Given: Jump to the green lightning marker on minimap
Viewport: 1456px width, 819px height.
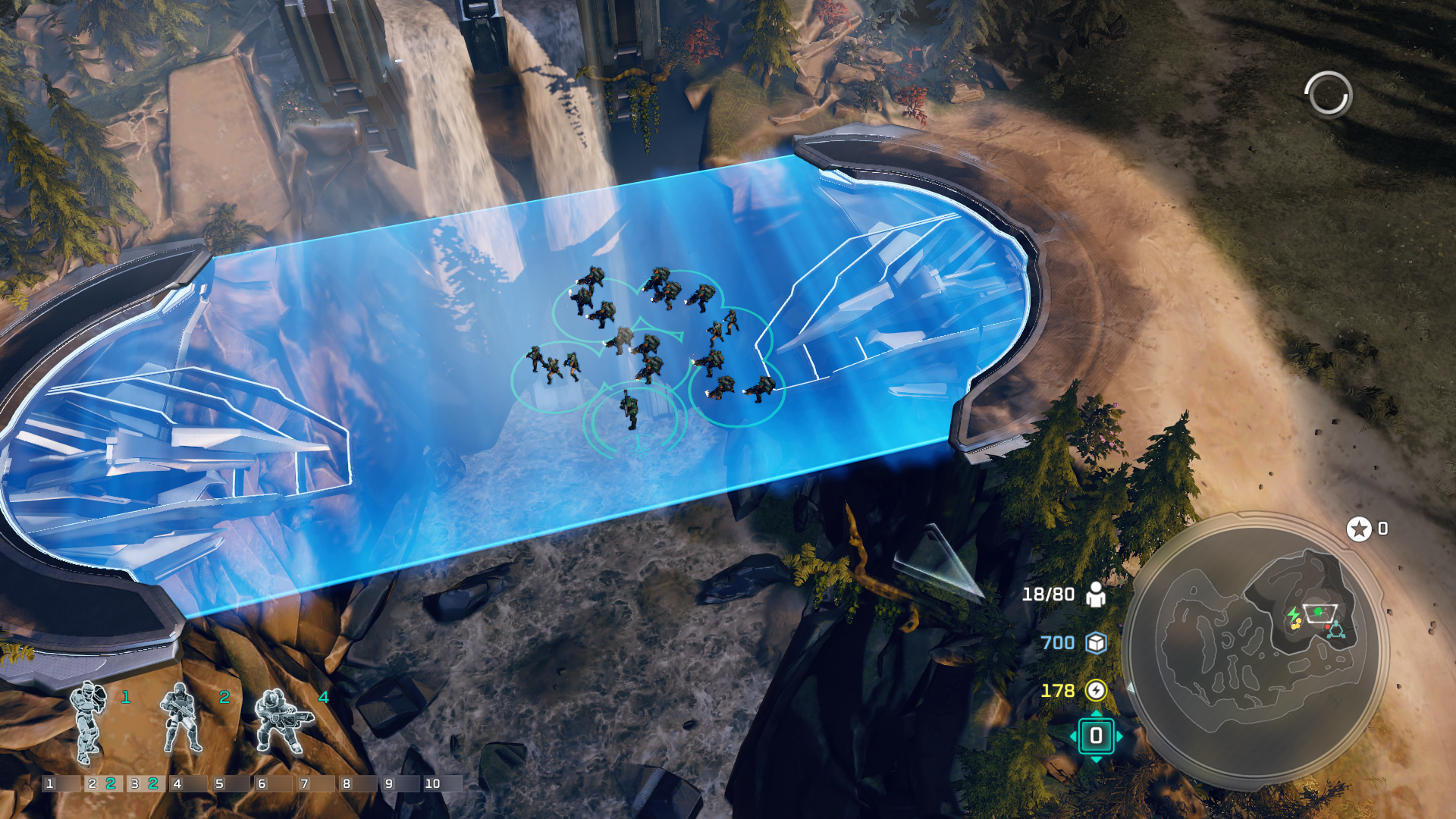Looking at the screenshot, I should pos(1292,613).
